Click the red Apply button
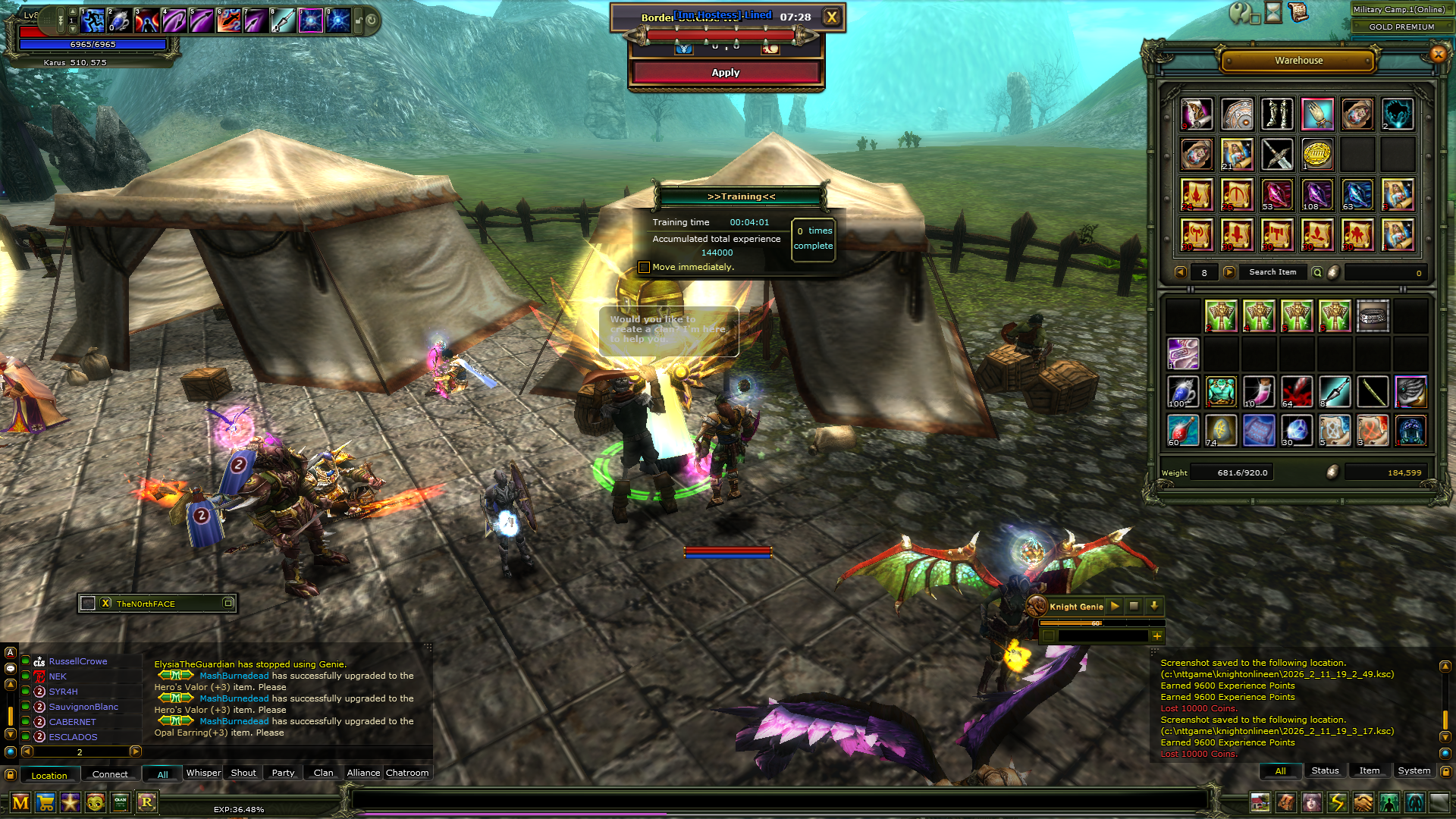 tap(725, 73)
